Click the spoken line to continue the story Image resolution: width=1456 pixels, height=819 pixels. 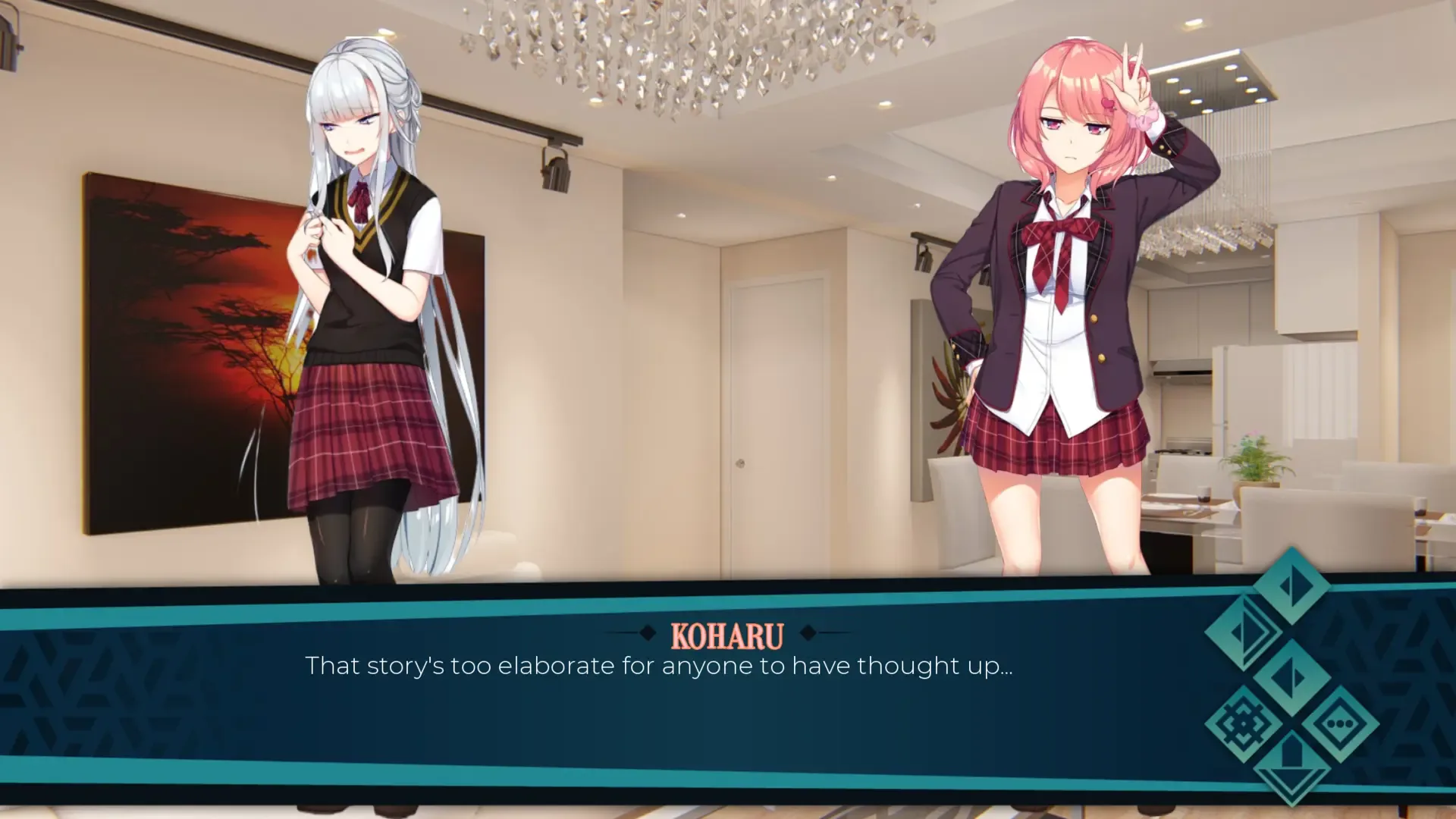click(661, 667)
